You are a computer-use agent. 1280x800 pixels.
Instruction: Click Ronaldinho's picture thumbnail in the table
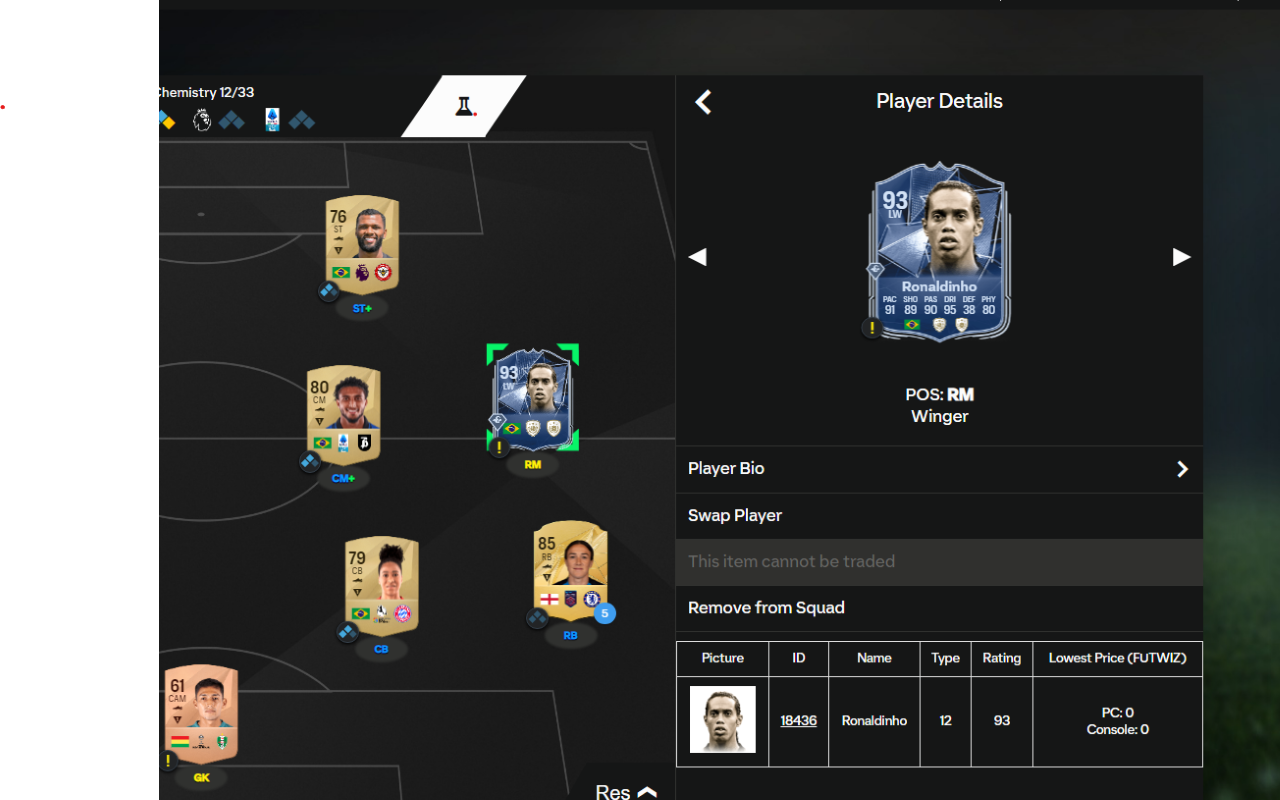click(722, 720)
